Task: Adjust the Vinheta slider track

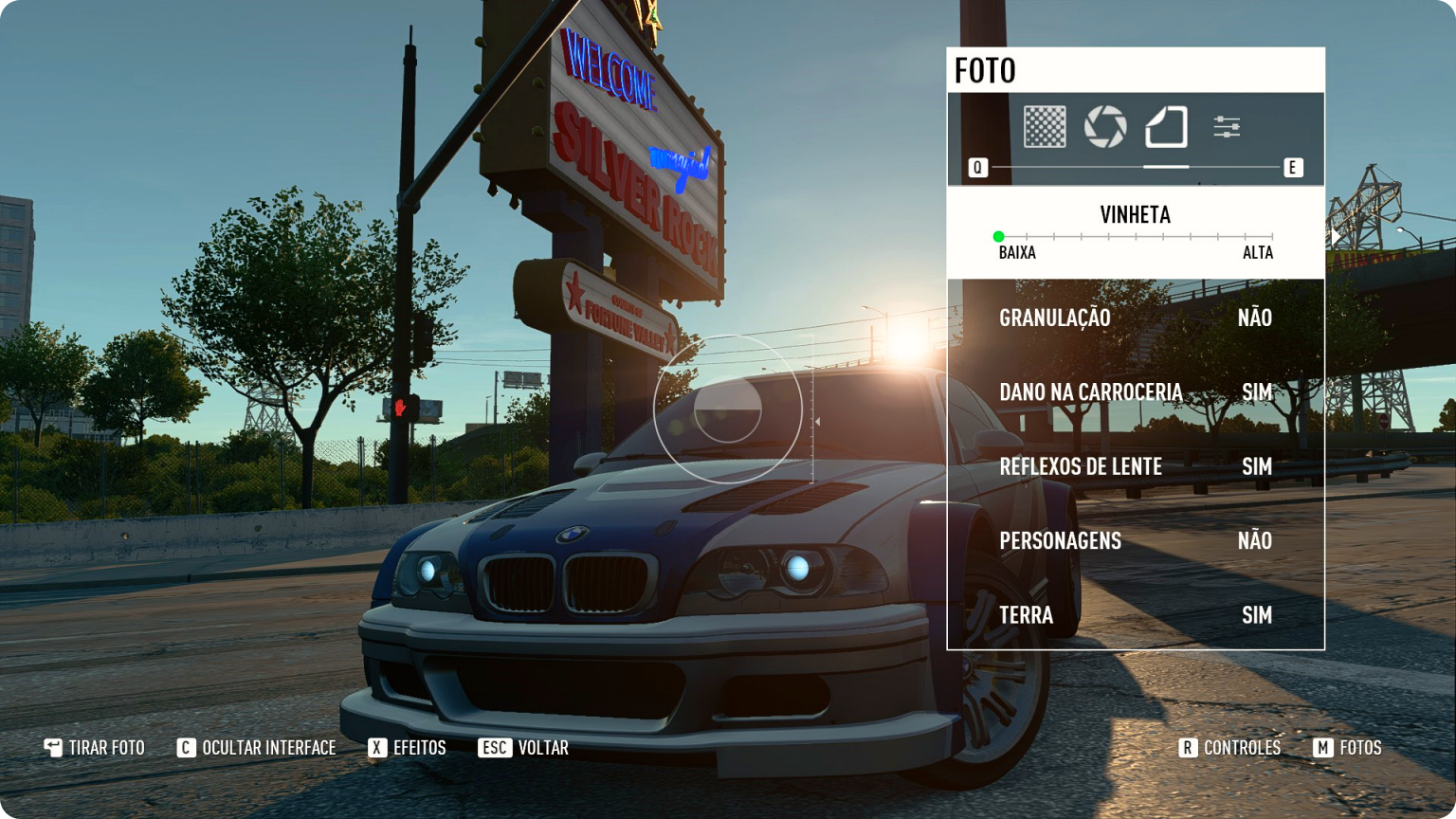Action: pos(1135,236)
